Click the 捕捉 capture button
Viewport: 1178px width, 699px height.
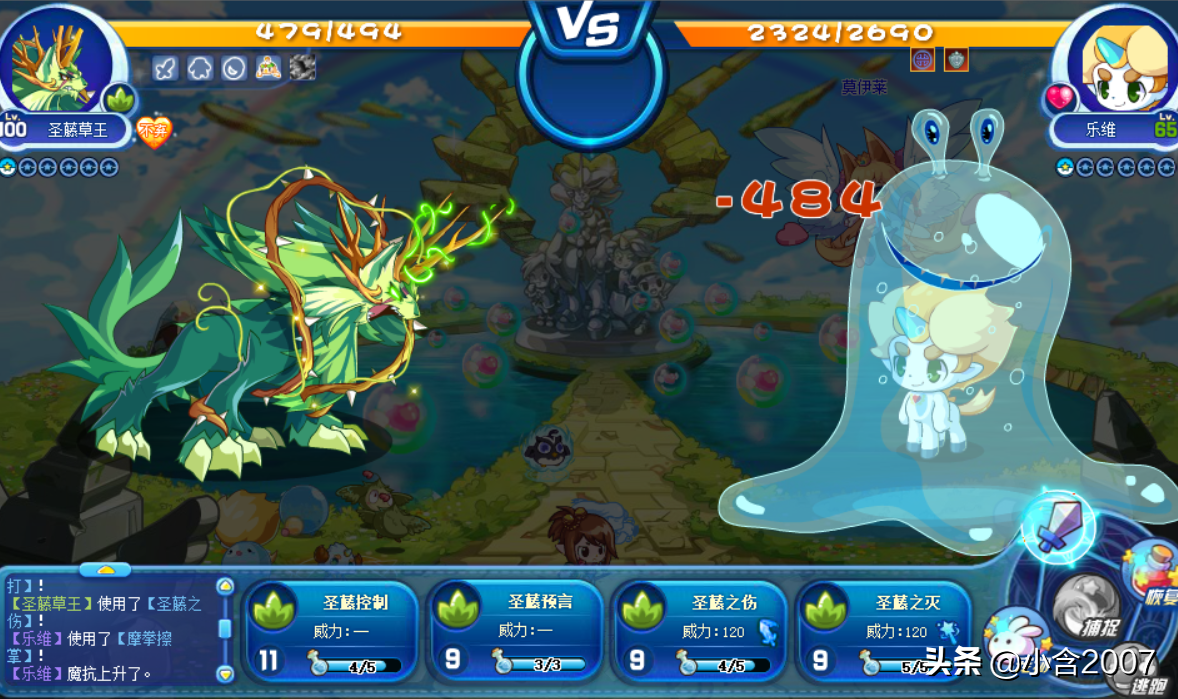click(x=1089, y=607)
